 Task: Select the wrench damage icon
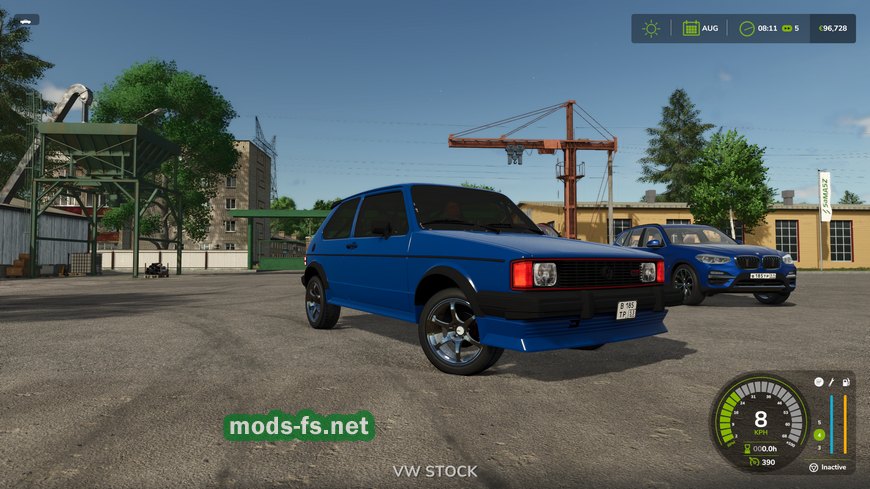[832, 382]
